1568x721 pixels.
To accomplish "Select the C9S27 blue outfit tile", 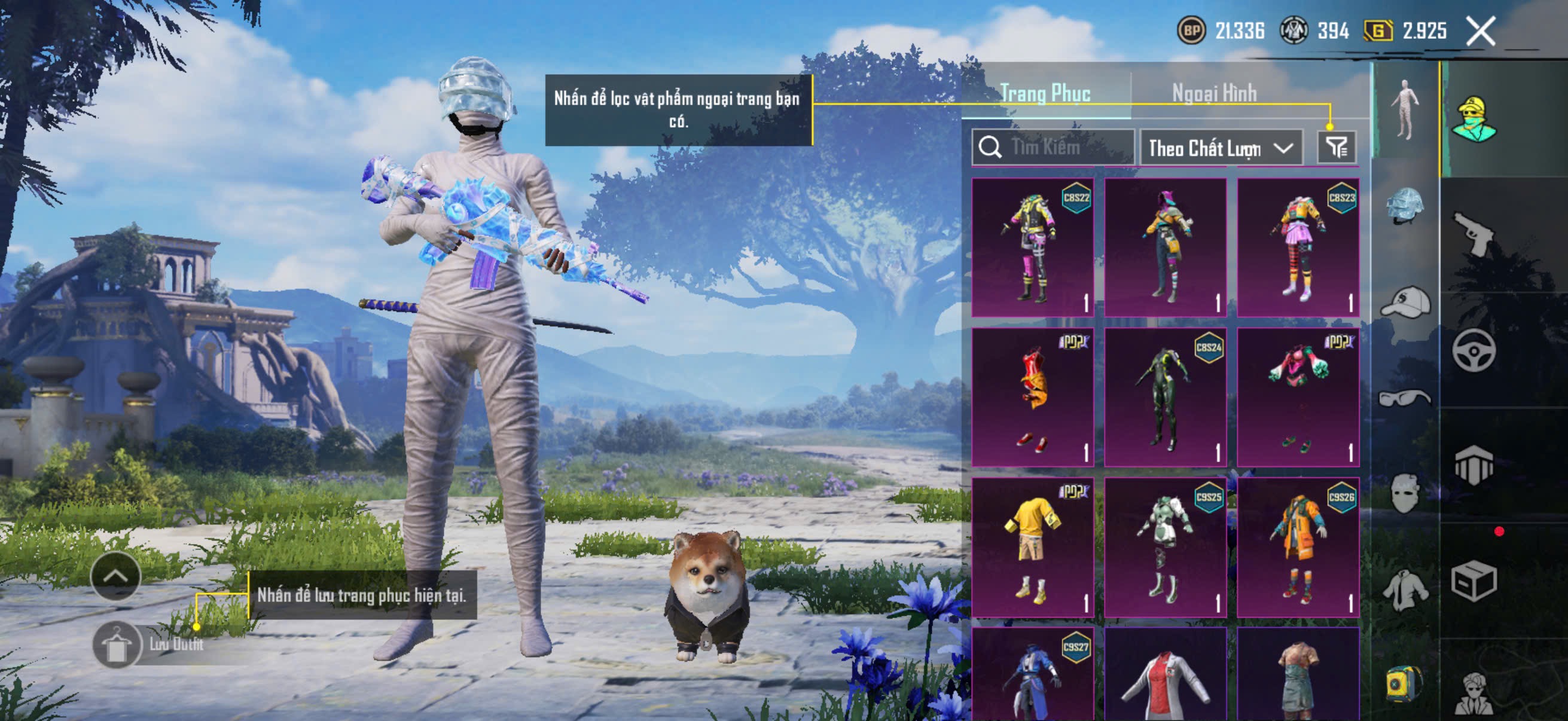I will (x=1032, y=676).
